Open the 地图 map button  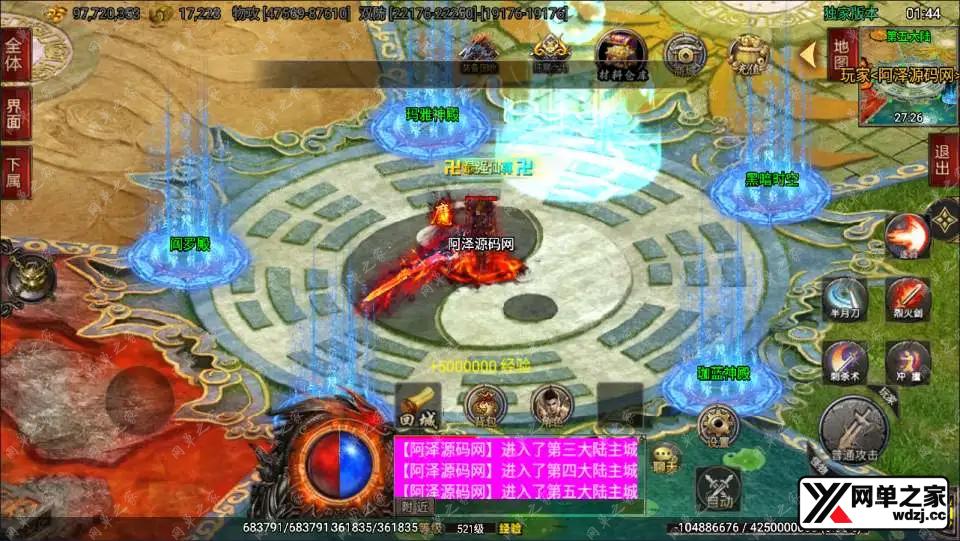pyautogui.click(x=842, y=54)
